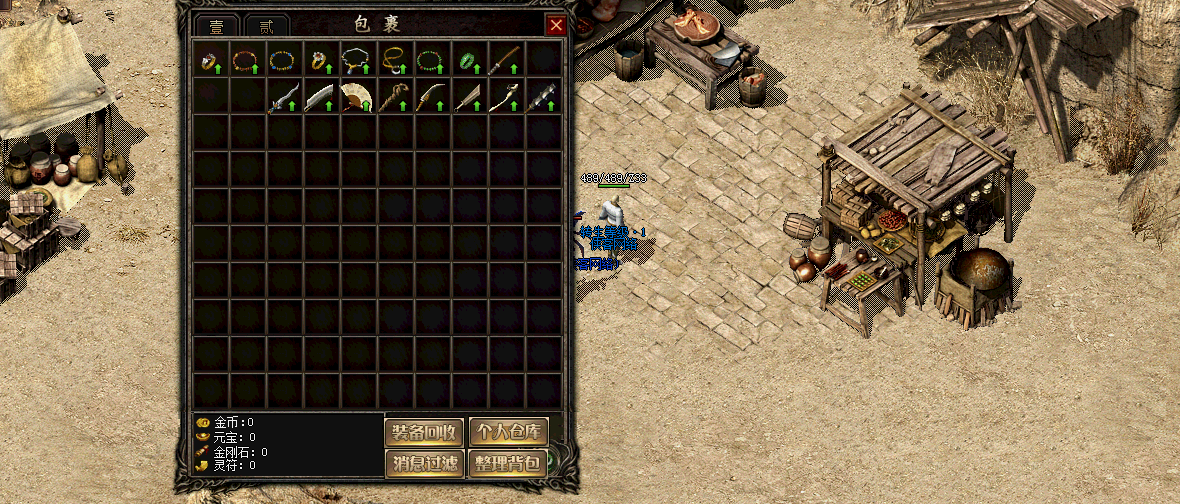Choose the green bead bracelet

pos(430,59)
